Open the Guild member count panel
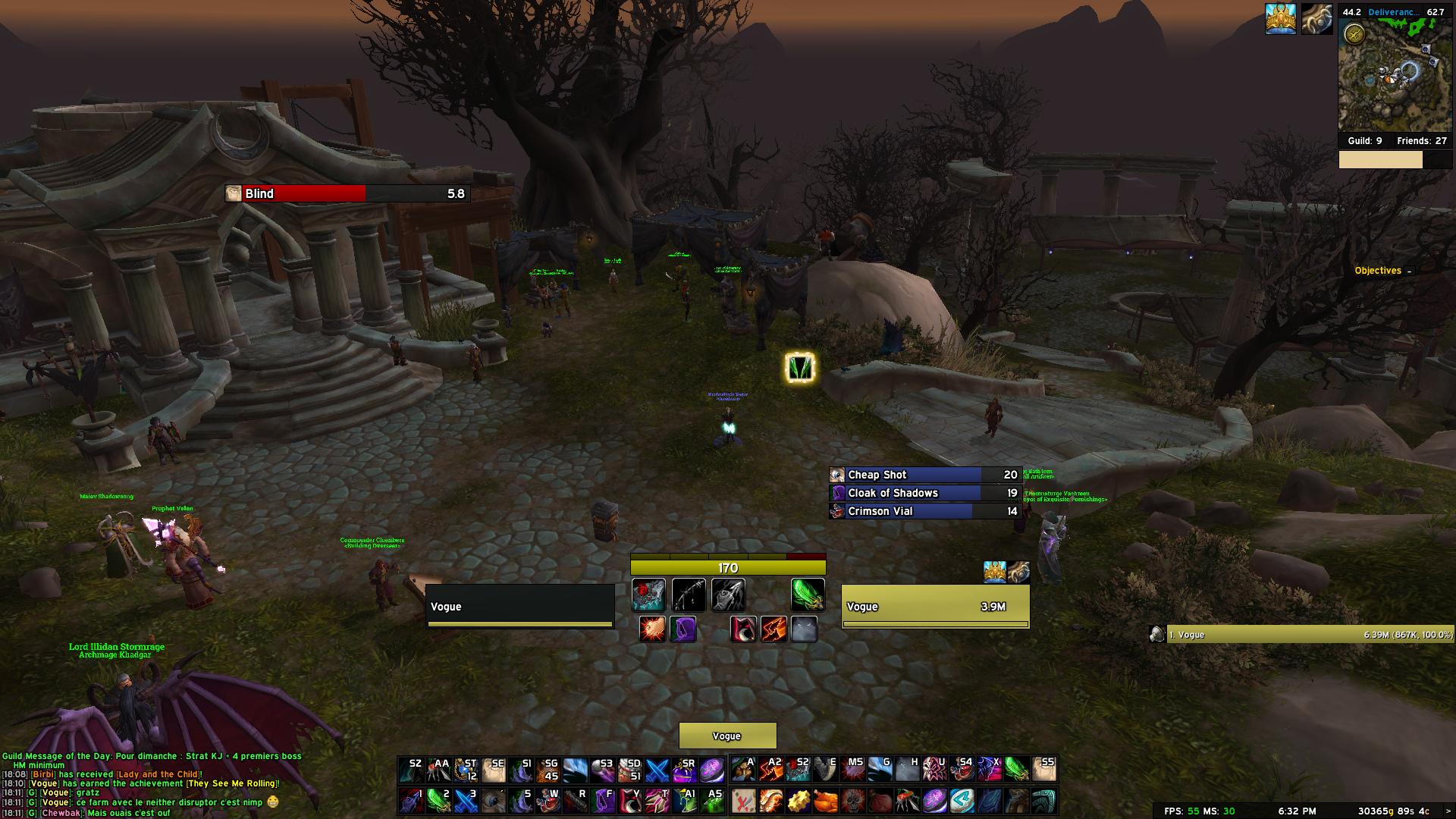1456x819 pixels. pos(1364,141)
